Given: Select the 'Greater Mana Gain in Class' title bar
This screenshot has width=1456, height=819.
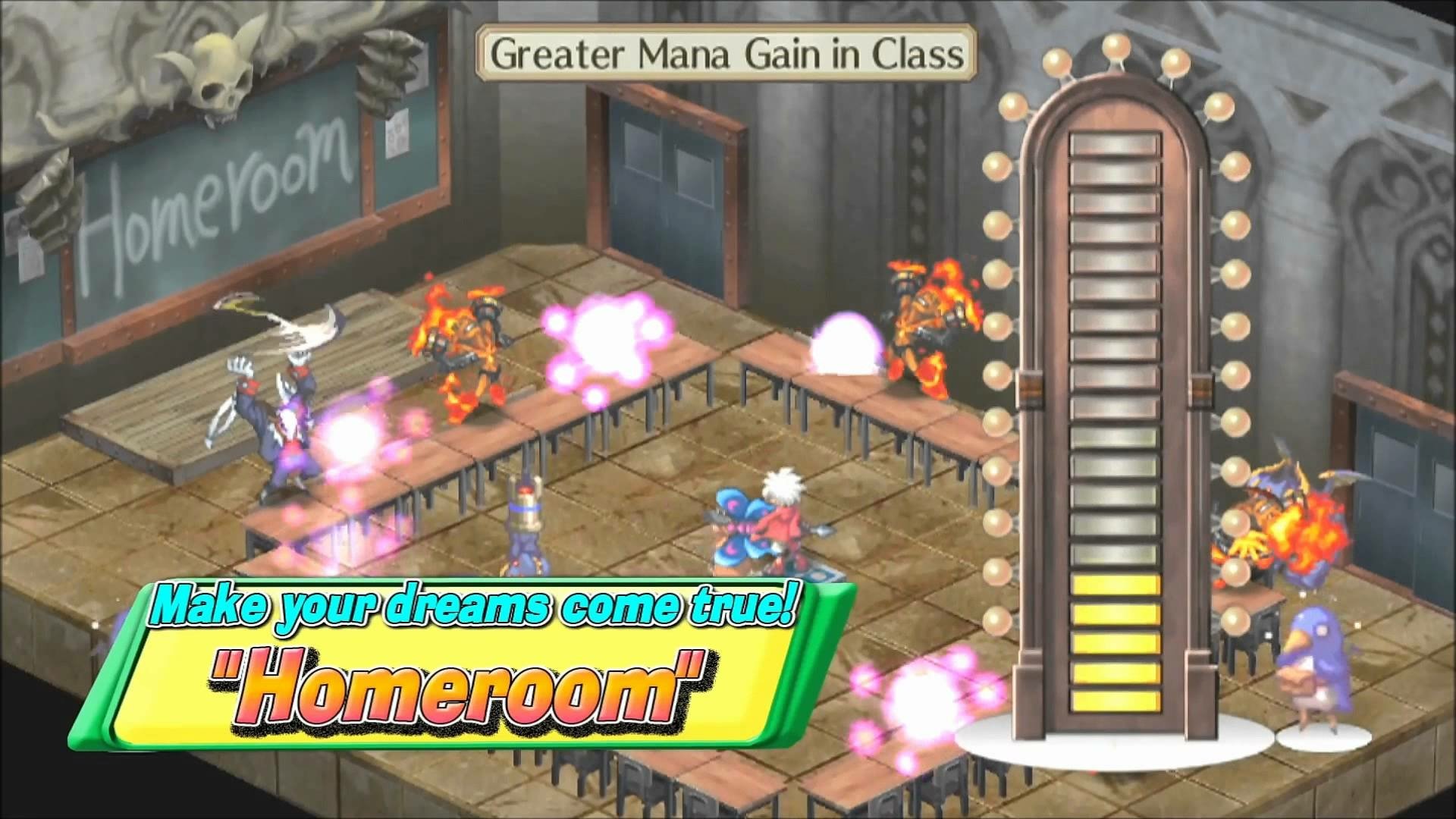Looking at the screenshot, I should pos(724,53).
